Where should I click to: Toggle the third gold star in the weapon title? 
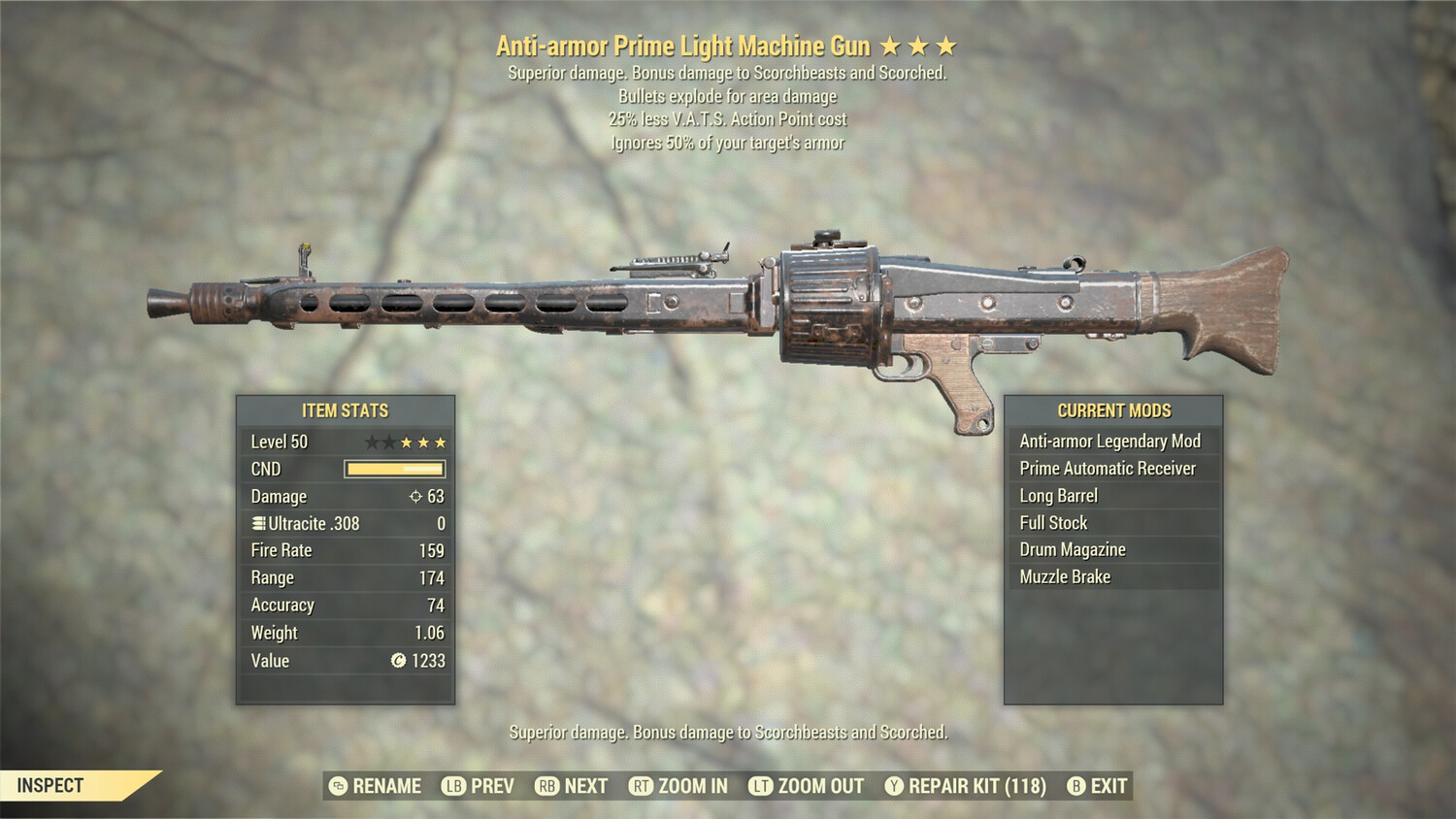point(946,45)
